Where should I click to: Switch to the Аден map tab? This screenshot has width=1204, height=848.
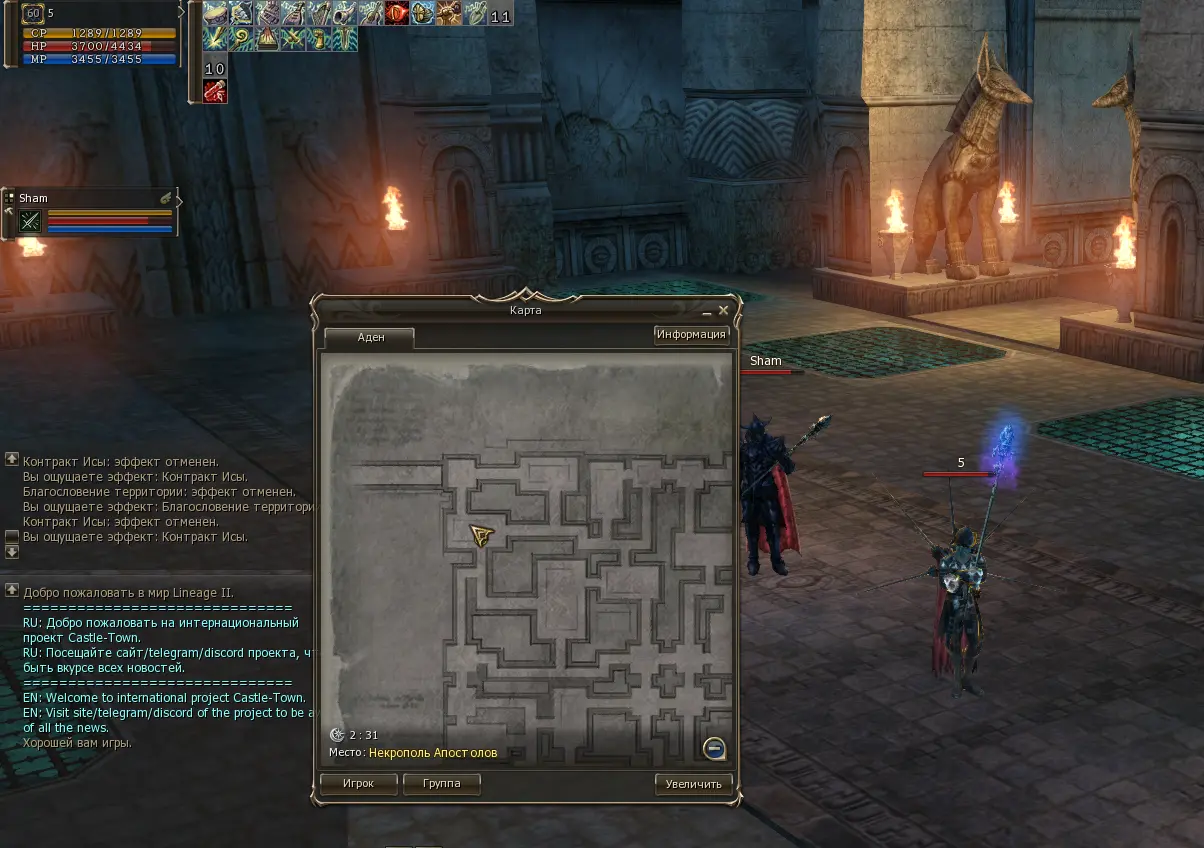coord(370,338)
